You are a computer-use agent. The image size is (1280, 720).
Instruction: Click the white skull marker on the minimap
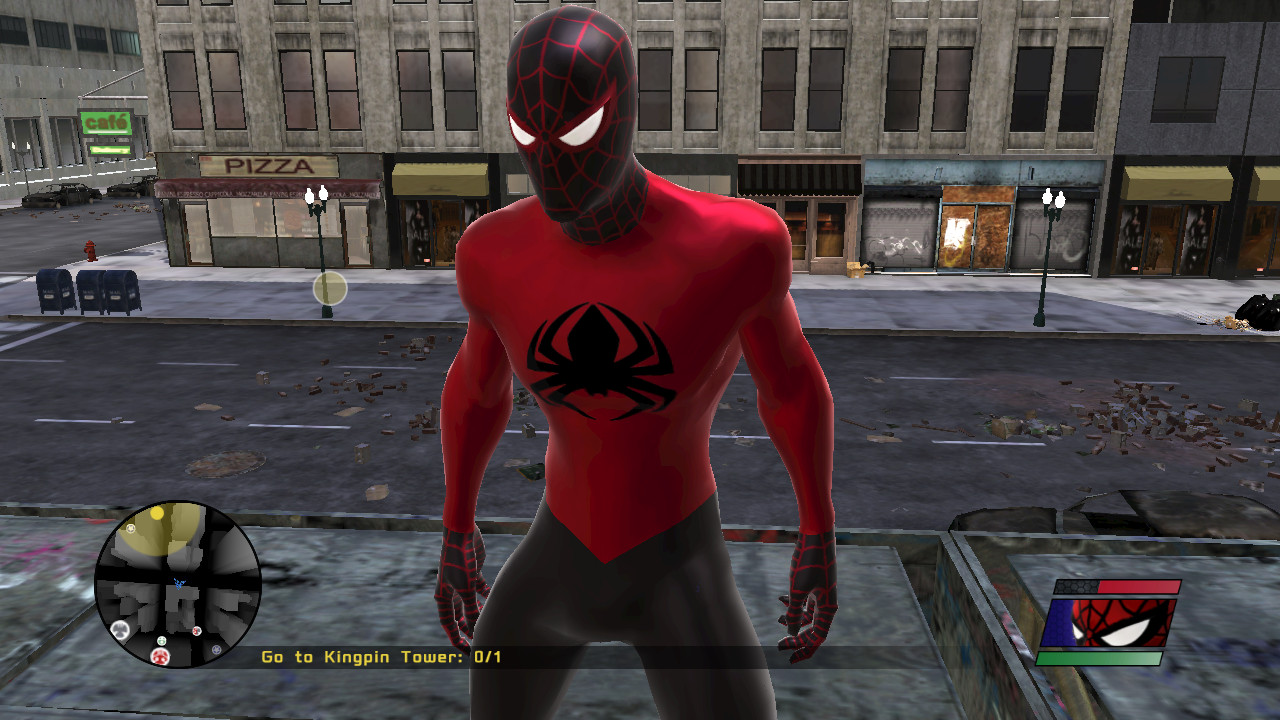120,629
